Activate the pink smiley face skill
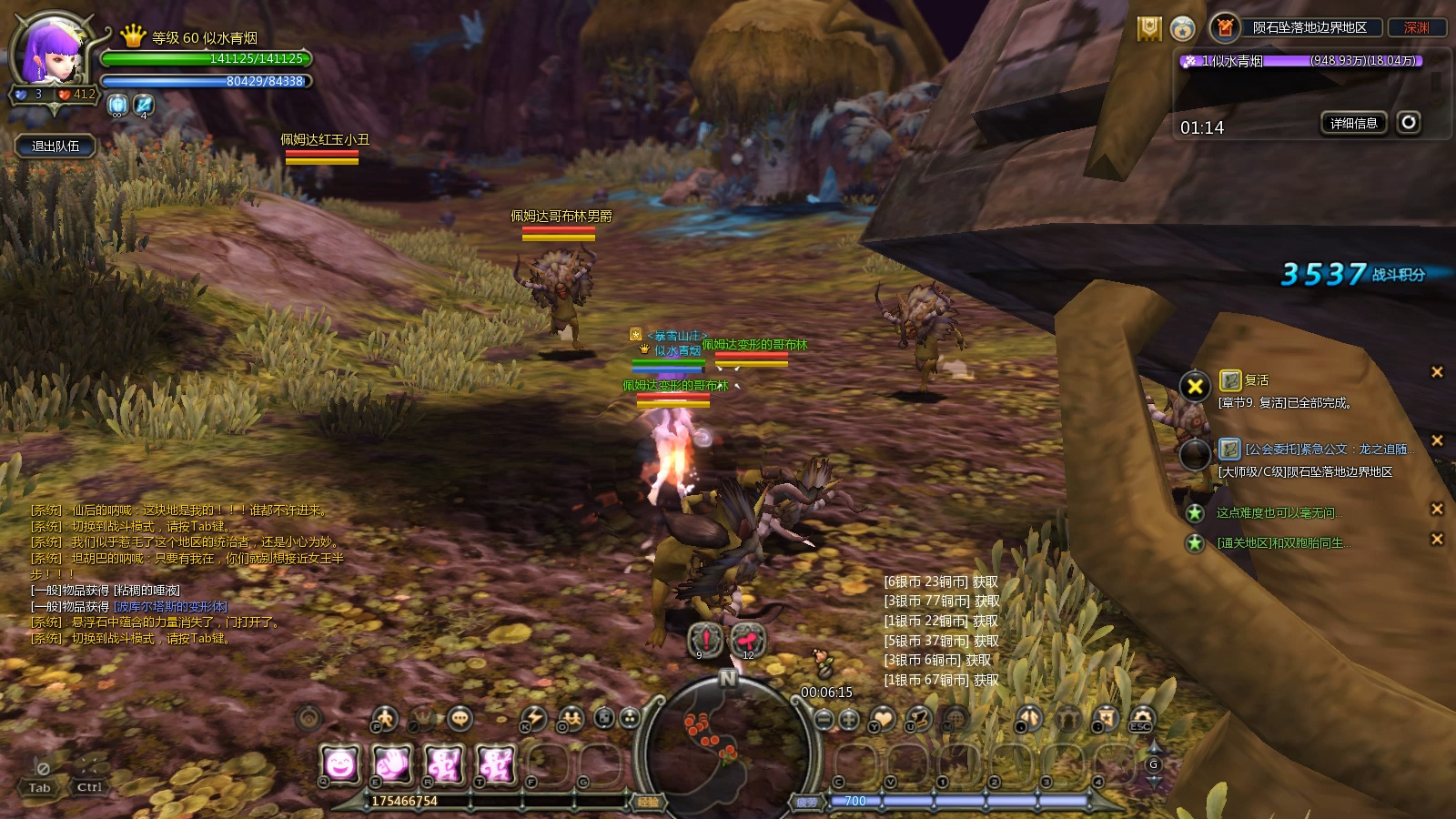Image resolution: width=1456 pixels, height=819 pixels. [340, 764]
